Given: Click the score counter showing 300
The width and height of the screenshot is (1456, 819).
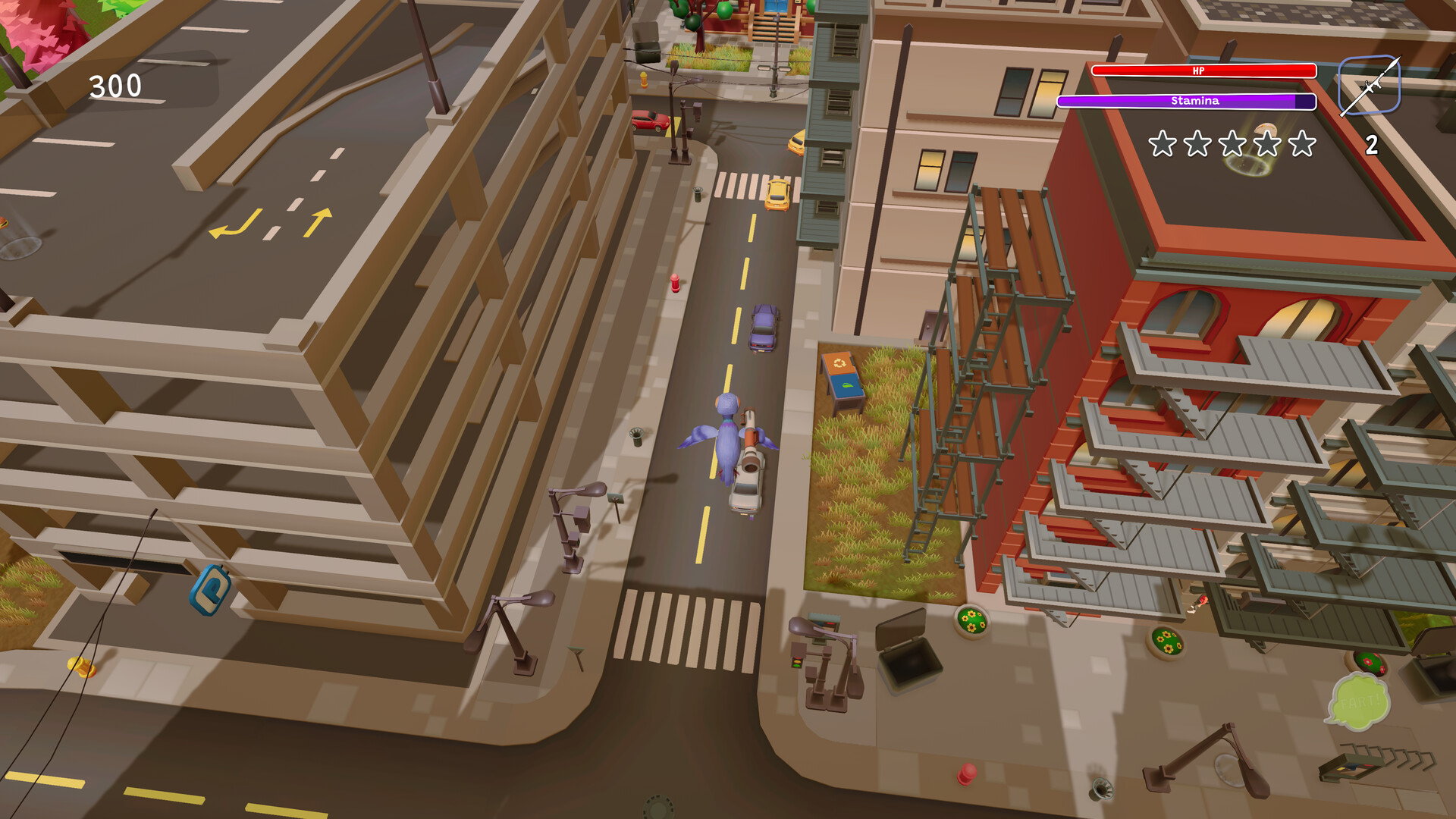Looking at the screenshot, I should pyautogui.click(x=115, y=86).
